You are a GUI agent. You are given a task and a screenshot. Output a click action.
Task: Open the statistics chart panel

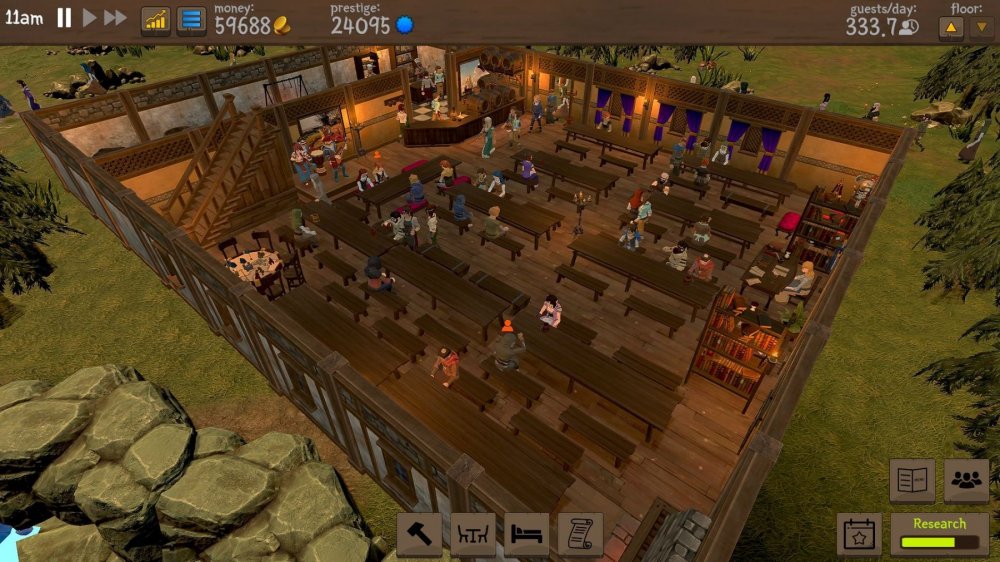pos(155,21)
